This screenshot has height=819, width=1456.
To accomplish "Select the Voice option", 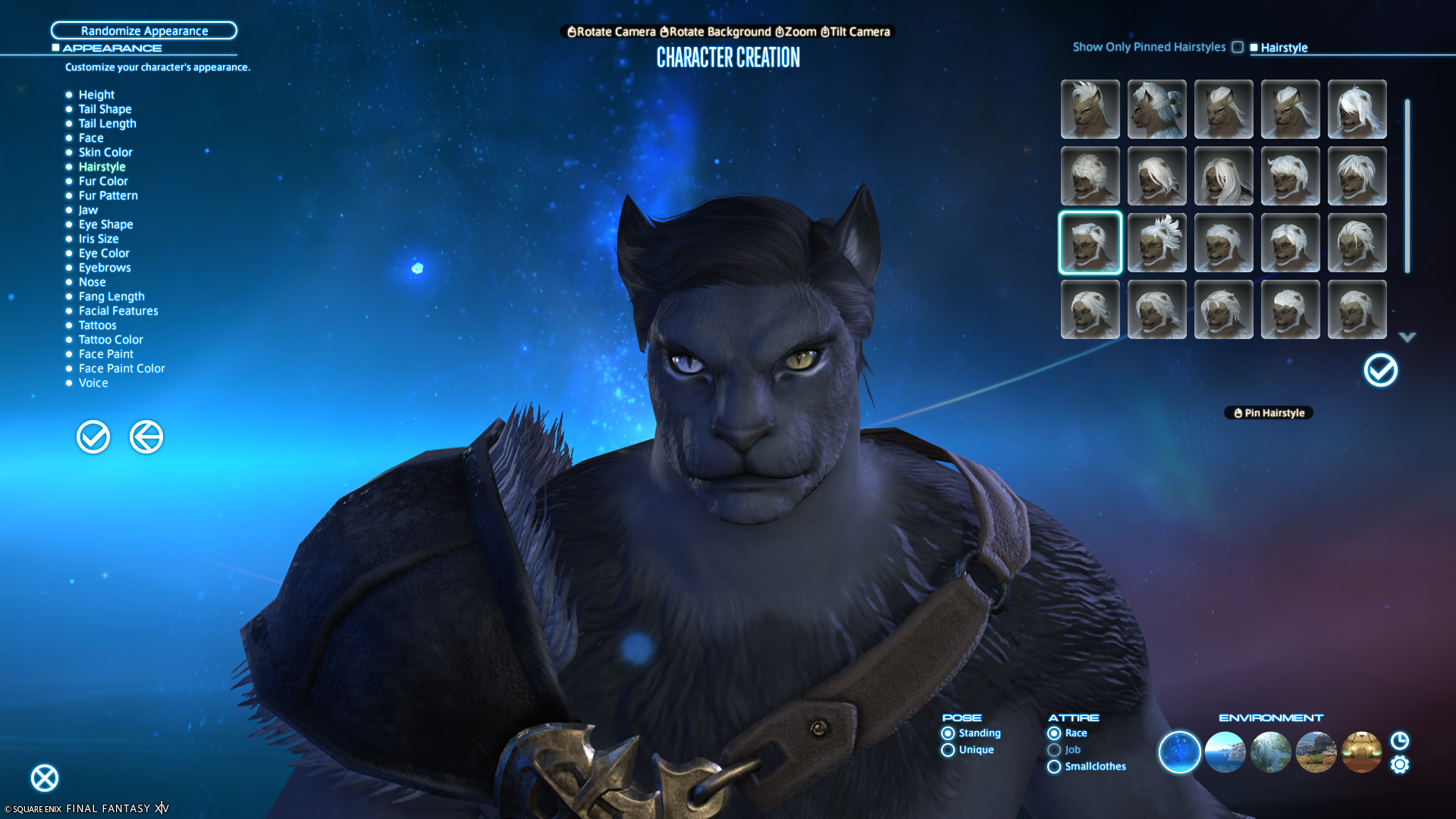I will [93, 383].
